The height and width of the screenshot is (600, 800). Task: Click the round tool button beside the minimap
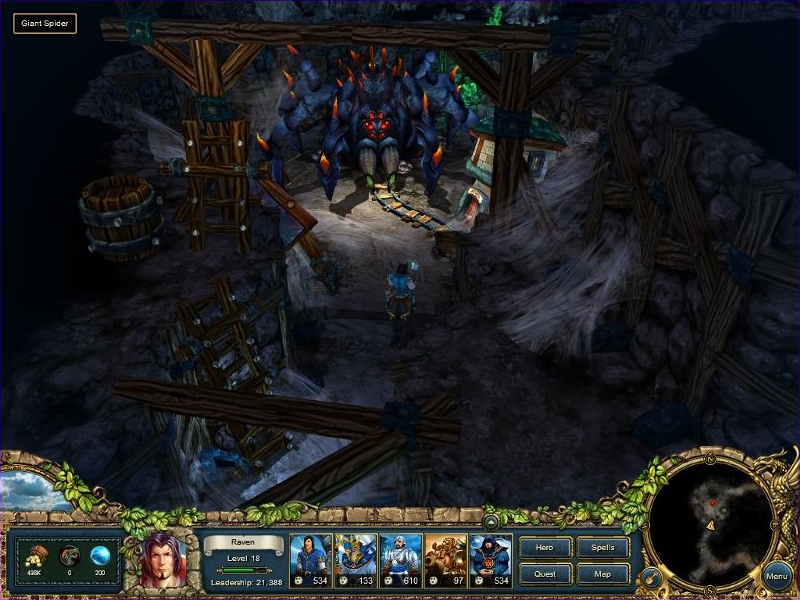649,576
